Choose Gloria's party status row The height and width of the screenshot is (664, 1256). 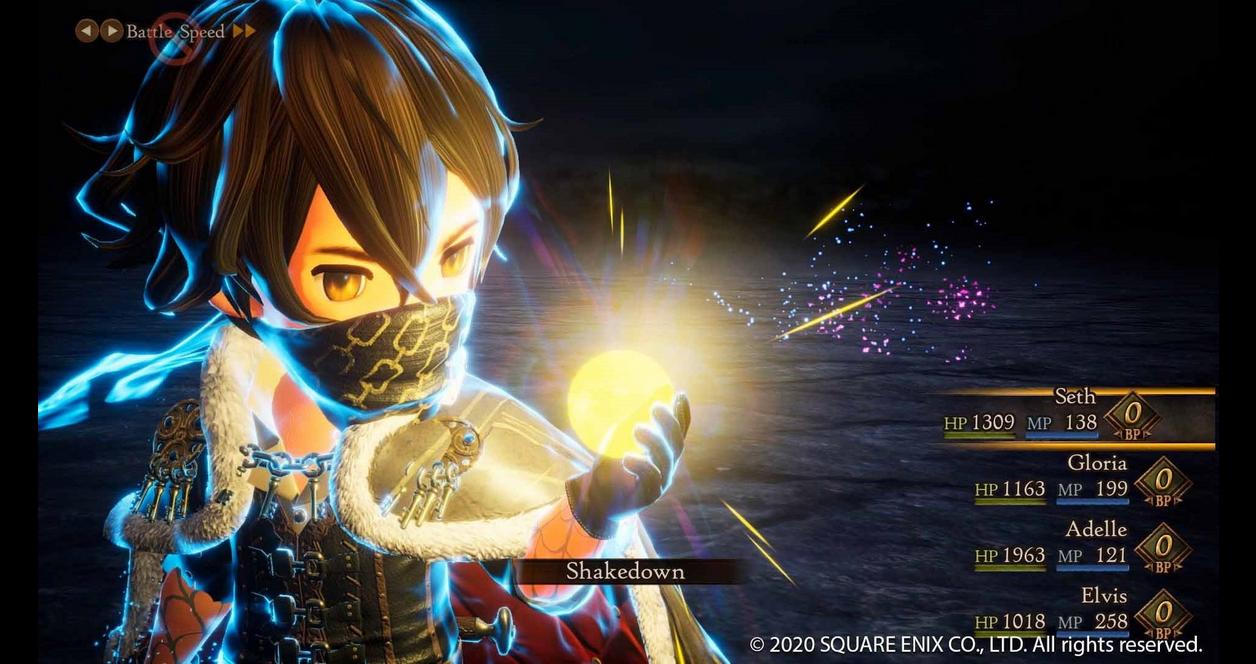click(x=1096, y=463)
